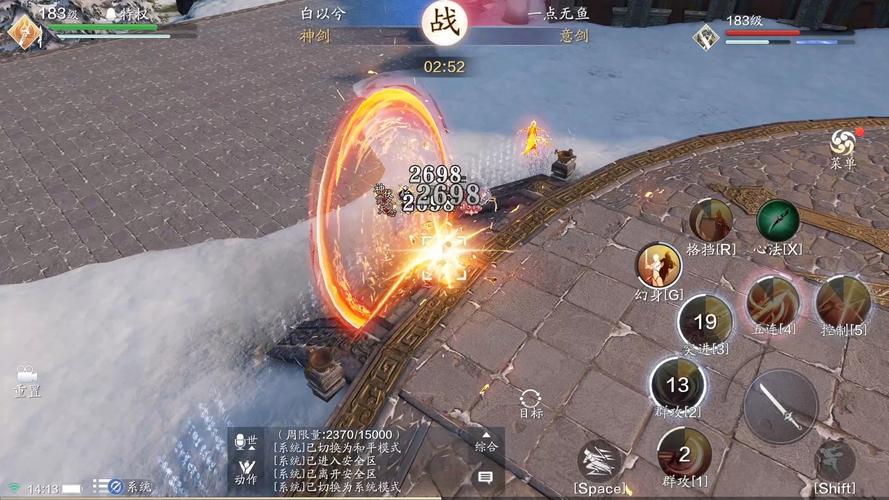Open the 动作 emote actions panel
This screenshot has height=500, width=889.
[245, 470]
